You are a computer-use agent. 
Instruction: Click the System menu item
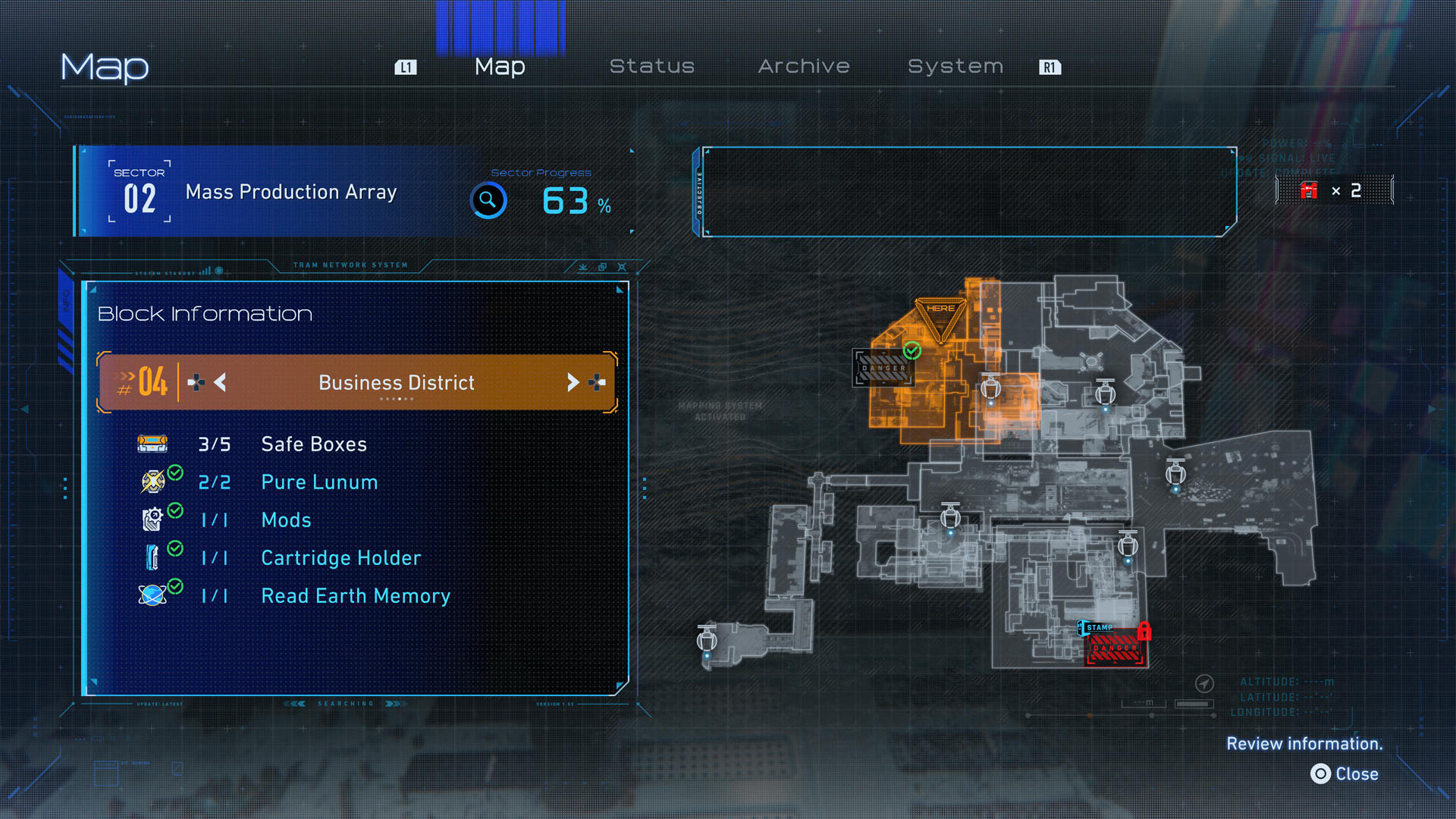coord(955,66)
